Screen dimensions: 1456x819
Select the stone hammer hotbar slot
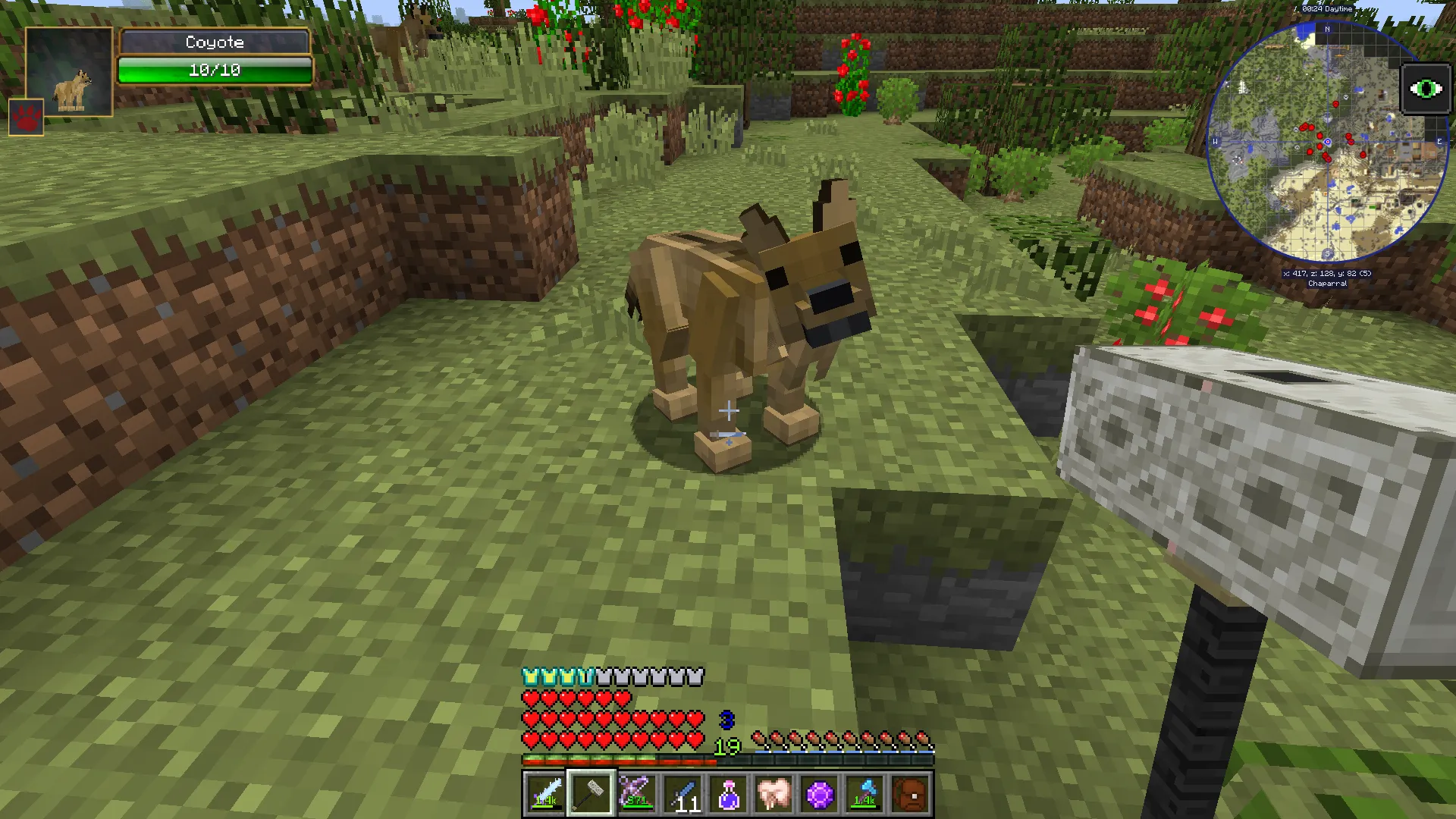point(591,794)
